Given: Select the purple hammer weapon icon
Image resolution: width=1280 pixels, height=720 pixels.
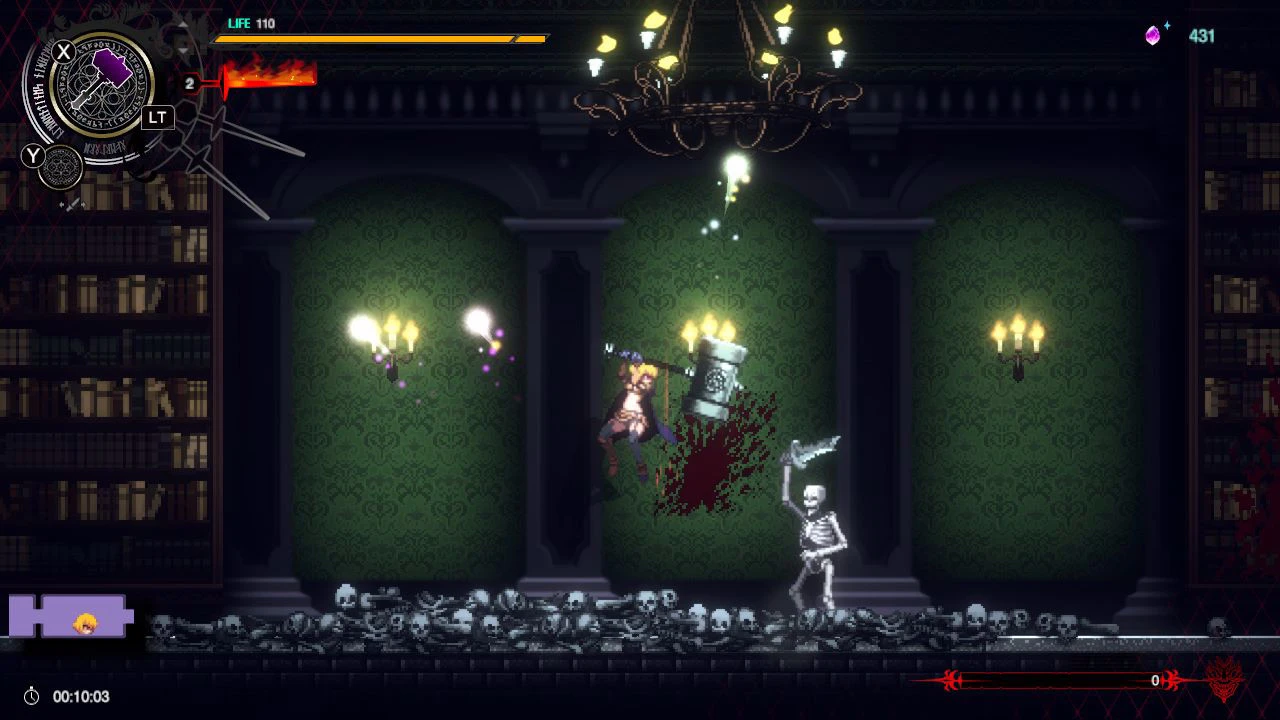Looking at the screenshot, I should (106, 75).
